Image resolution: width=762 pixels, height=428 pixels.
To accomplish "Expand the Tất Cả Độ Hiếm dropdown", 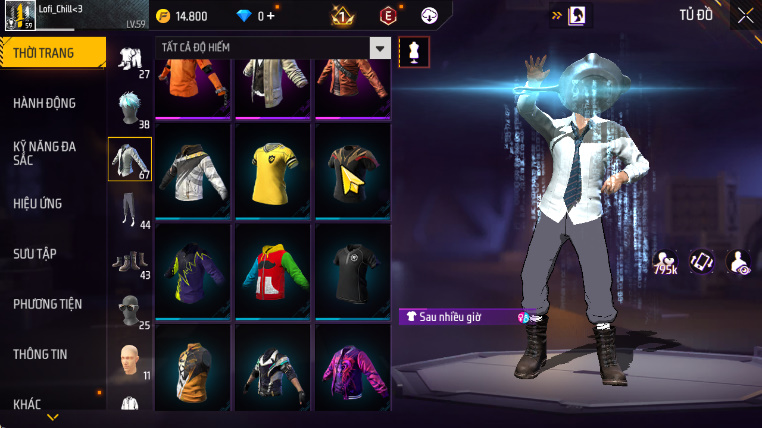I will (x=380, y=48).
